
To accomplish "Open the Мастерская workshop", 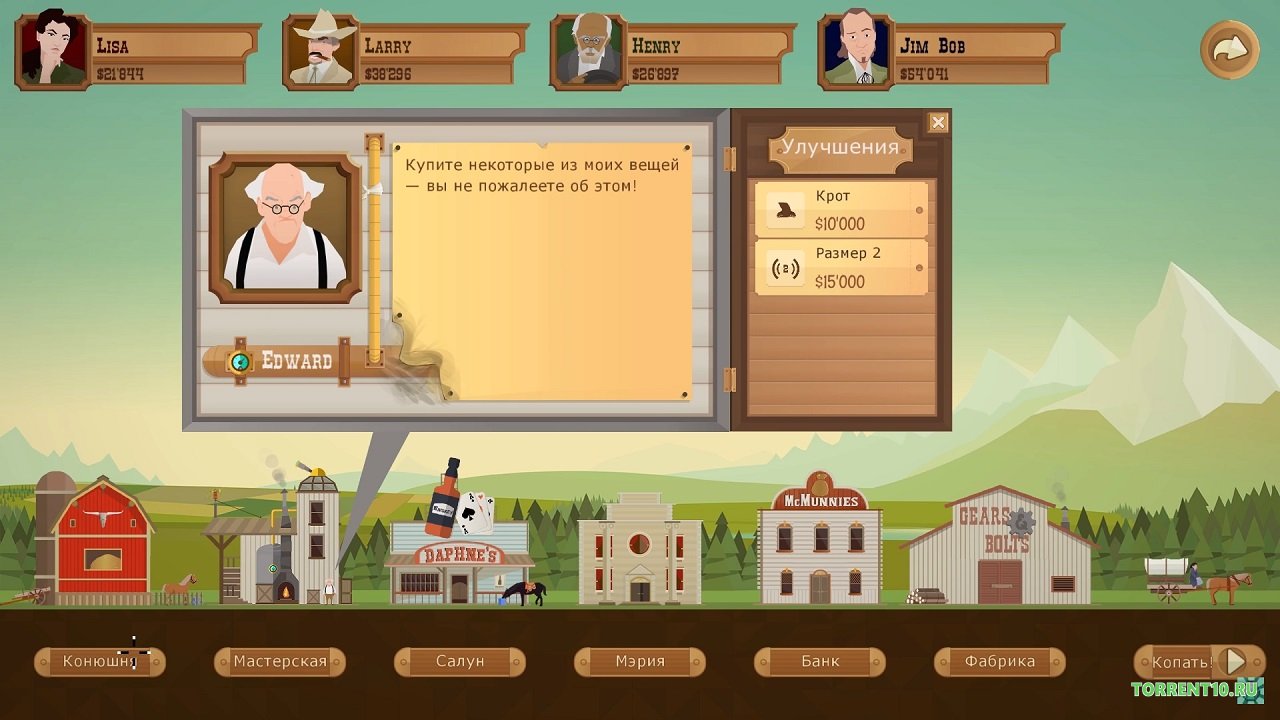I will [x=280, y=661].
